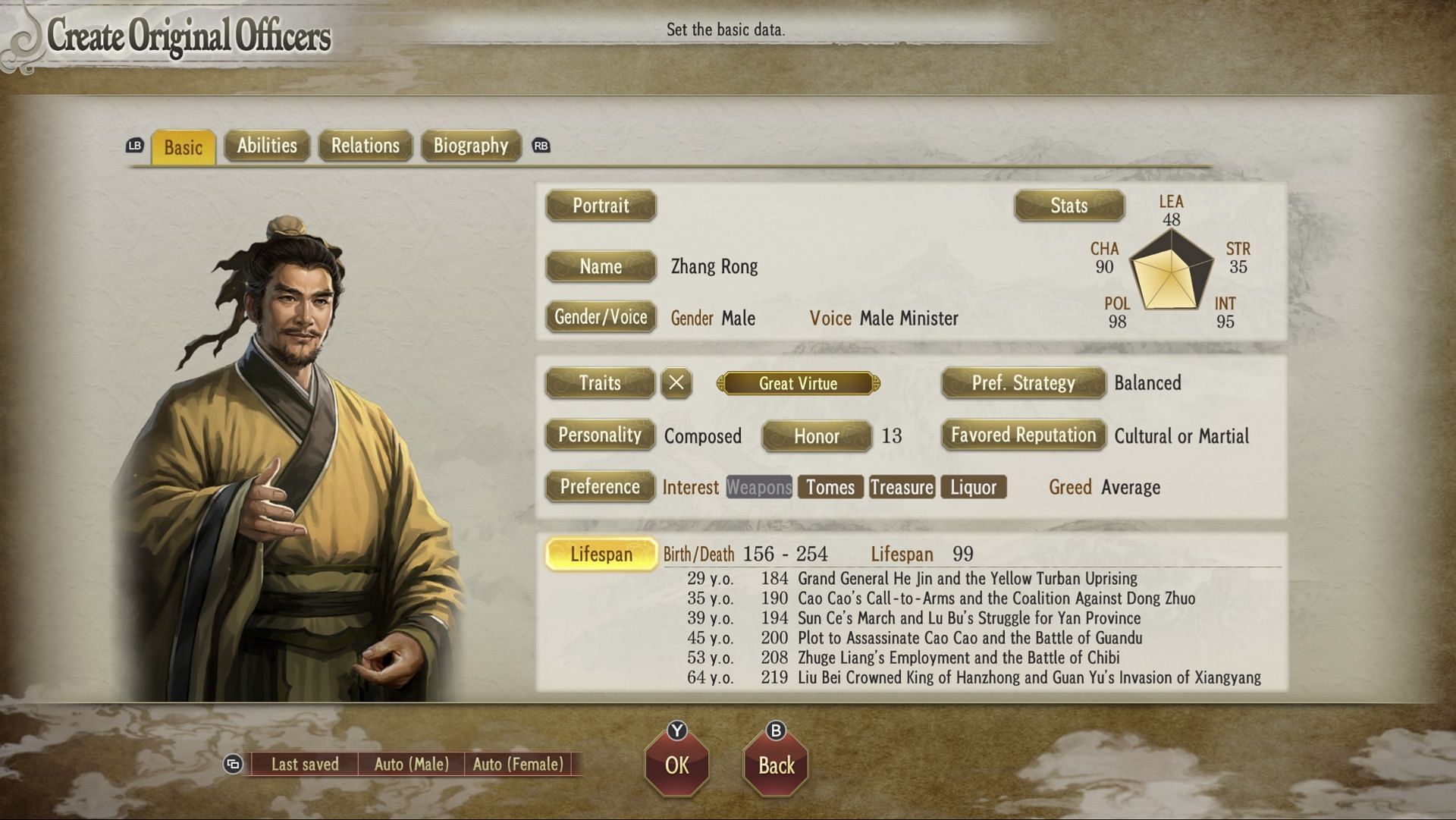The height and width of the screenshot is (820, 1456).
Task: Load the Last saved preset
Action: 305,765
